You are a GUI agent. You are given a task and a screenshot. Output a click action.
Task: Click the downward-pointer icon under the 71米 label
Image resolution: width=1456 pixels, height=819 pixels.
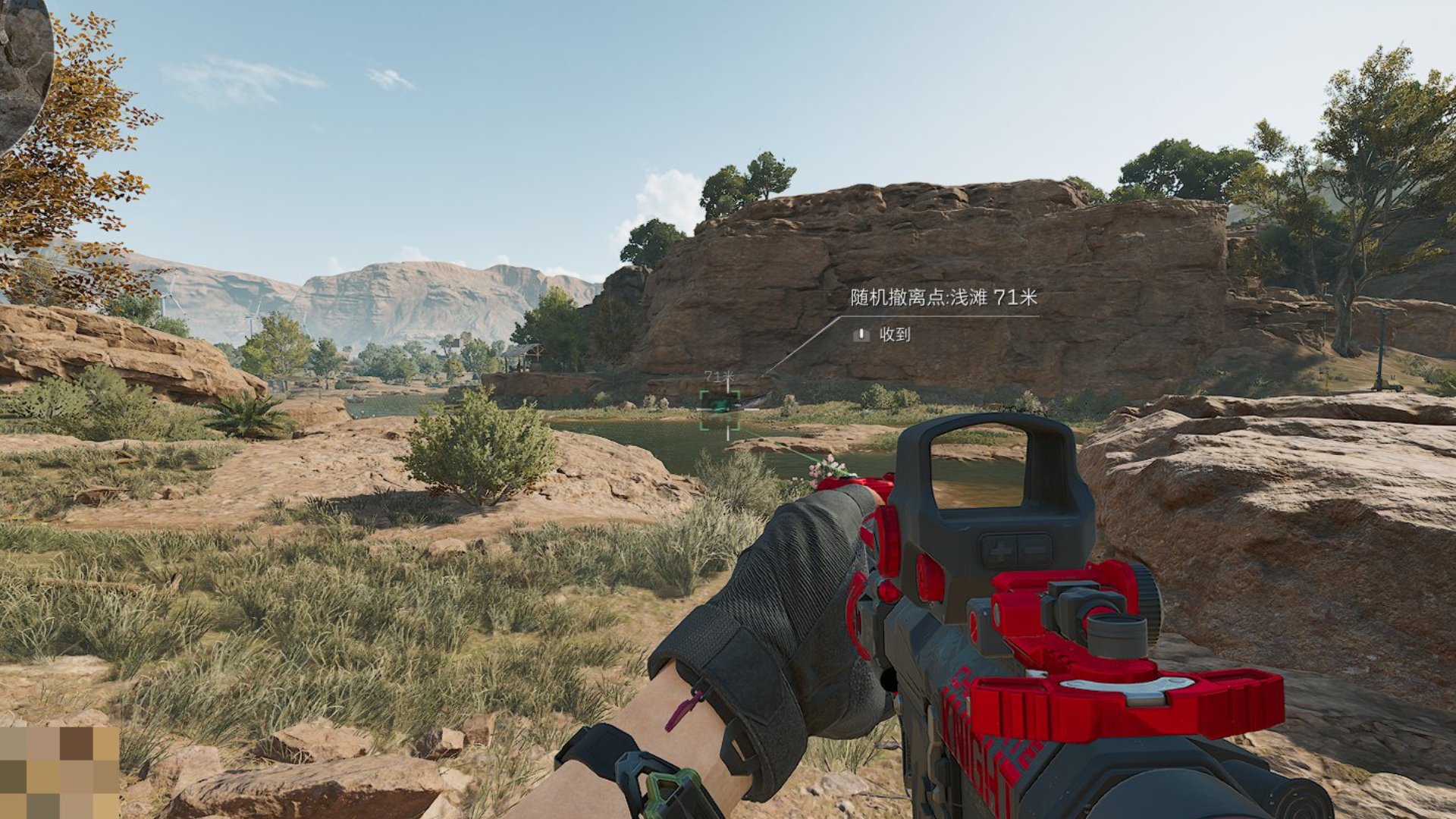click(x=727, y=387)
